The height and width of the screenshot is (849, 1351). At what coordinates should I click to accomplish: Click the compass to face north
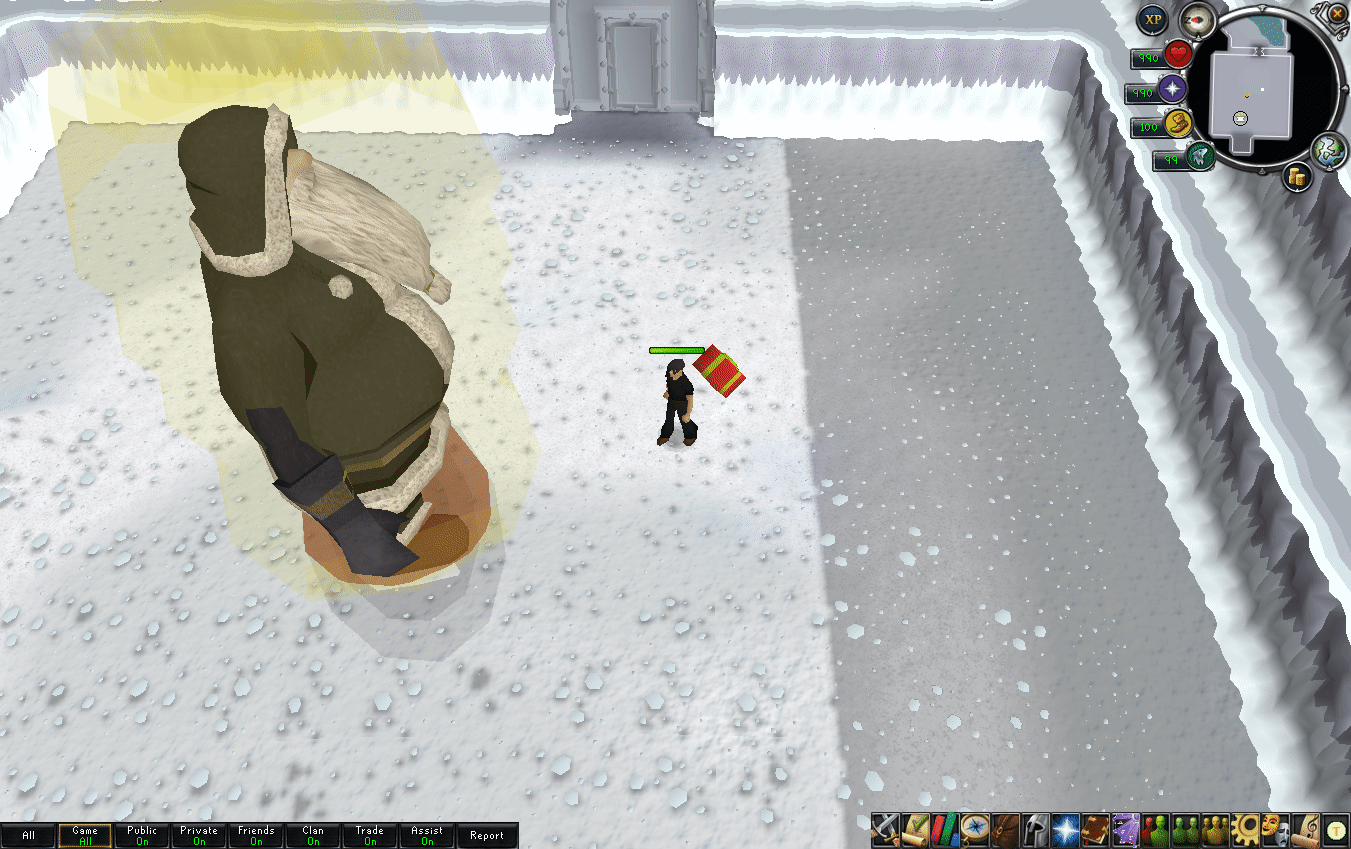tap(1196, 21)
